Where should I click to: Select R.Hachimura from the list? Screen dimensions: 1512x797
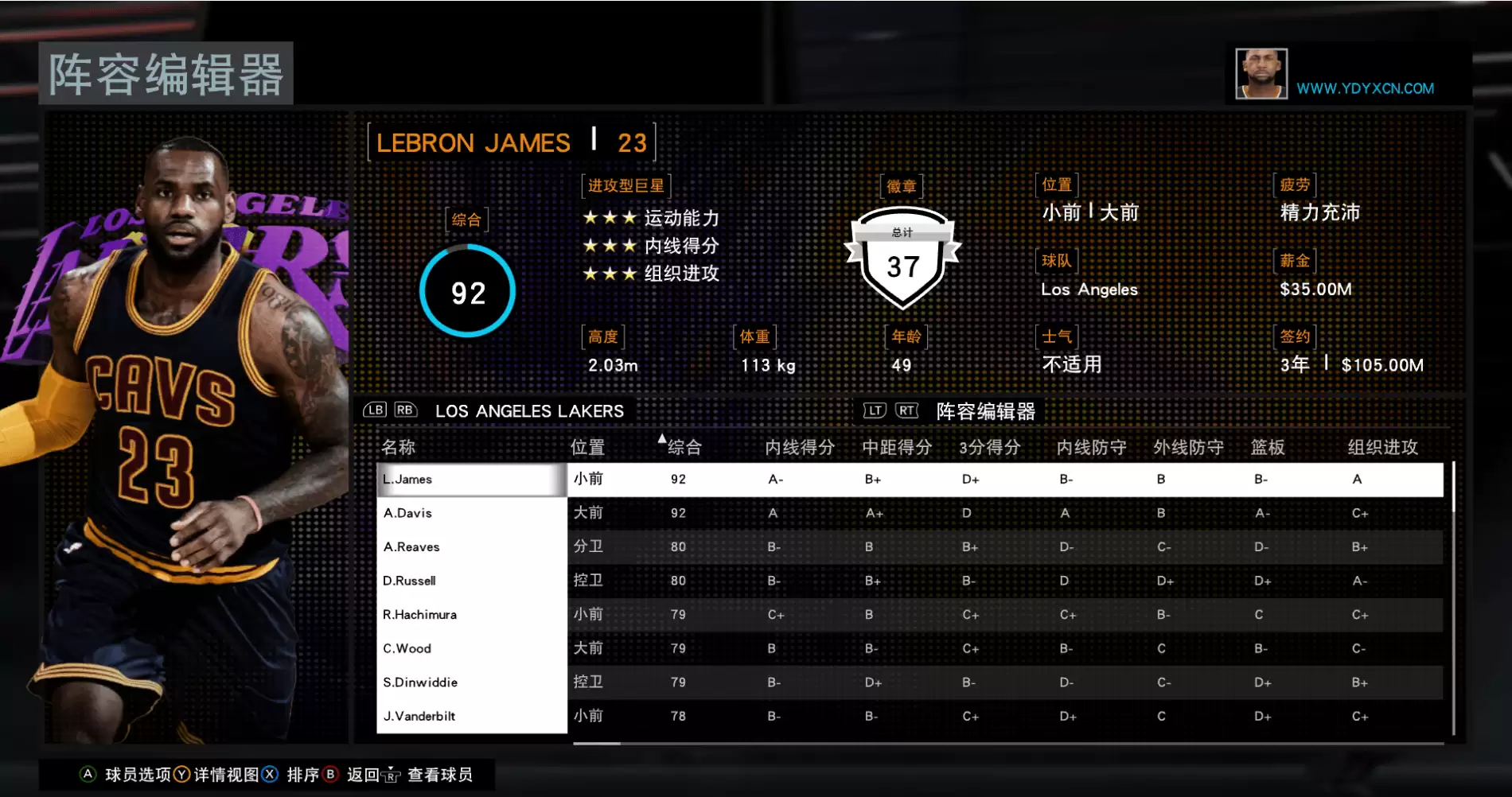click(471, 615)
